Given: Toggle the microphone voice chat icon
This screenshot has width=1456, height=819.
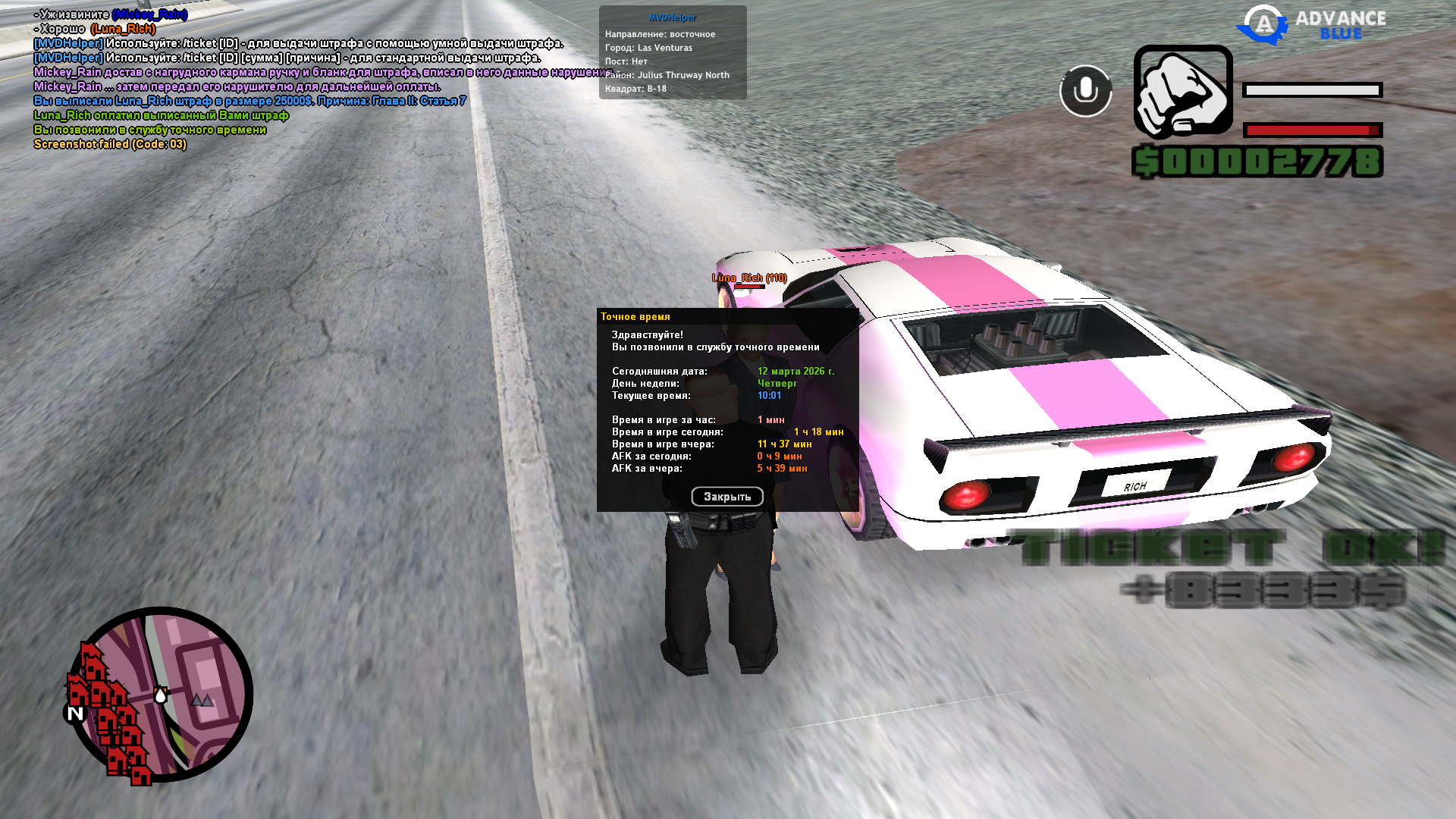Looking at the screenshot, I should coord(1085,91).
